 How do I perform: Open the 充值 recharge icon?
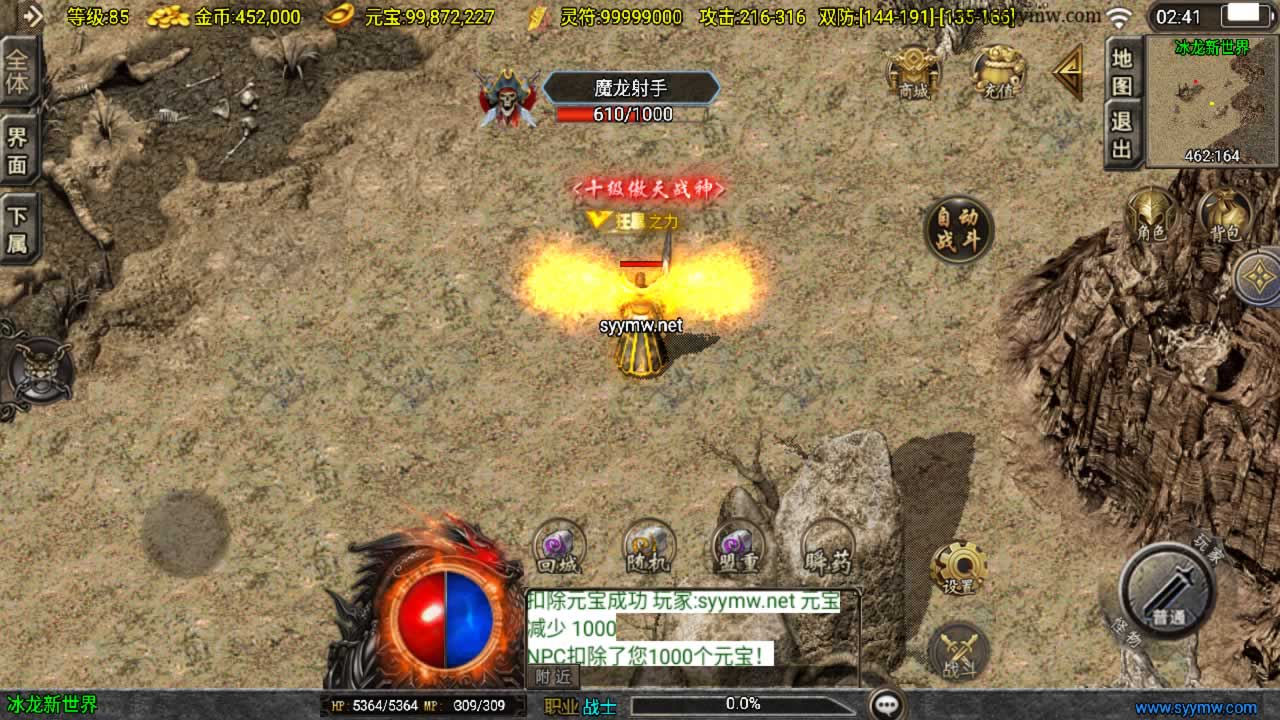click(998, 73)
